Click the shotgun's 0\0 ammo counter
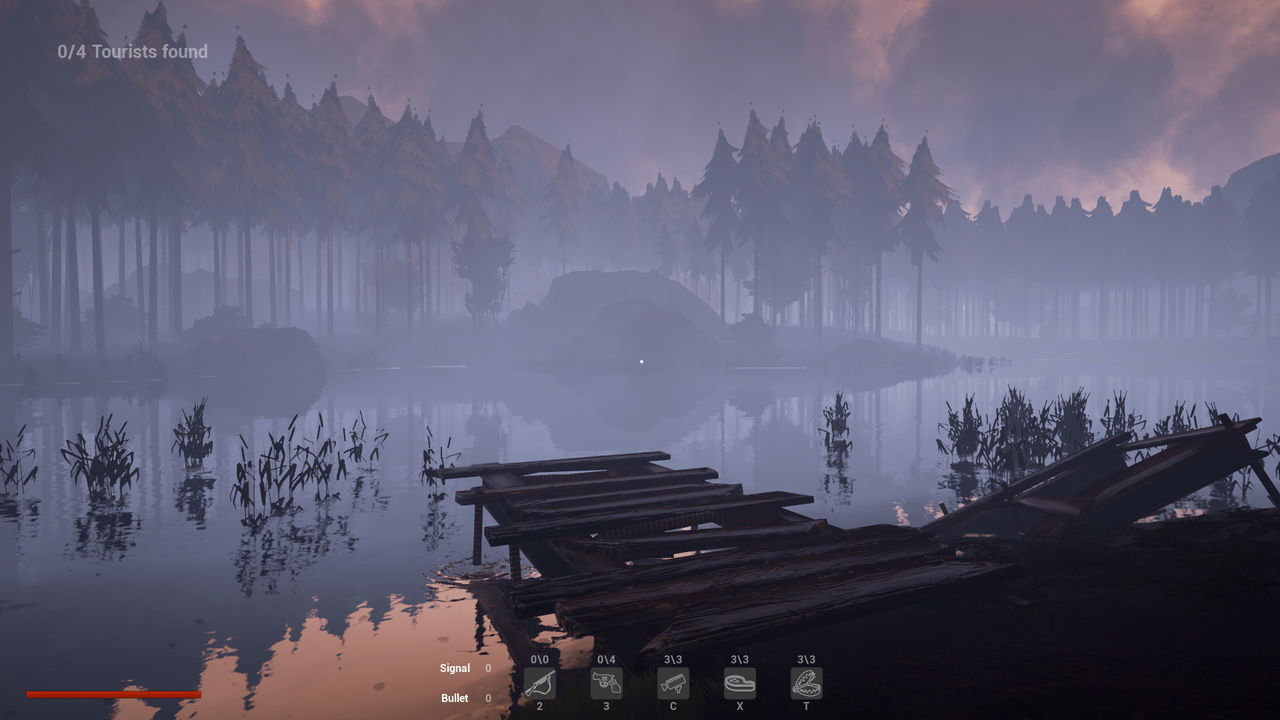Viewport: 1280px width, 720px height. coord(540,659)
